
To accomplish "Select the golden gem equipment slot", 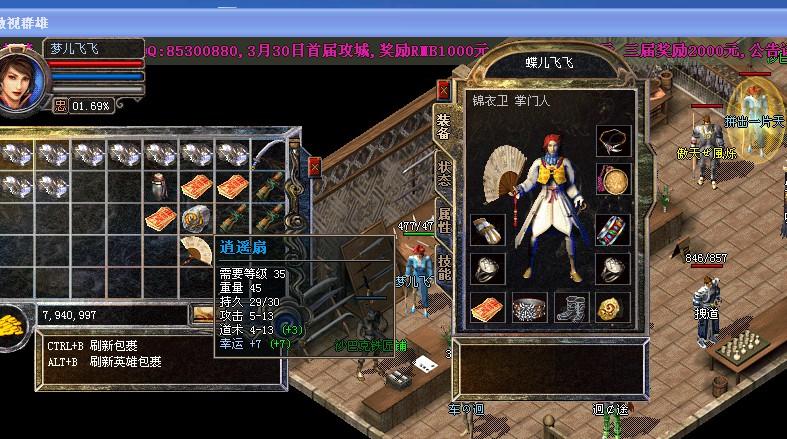I will tap(611, 308).
